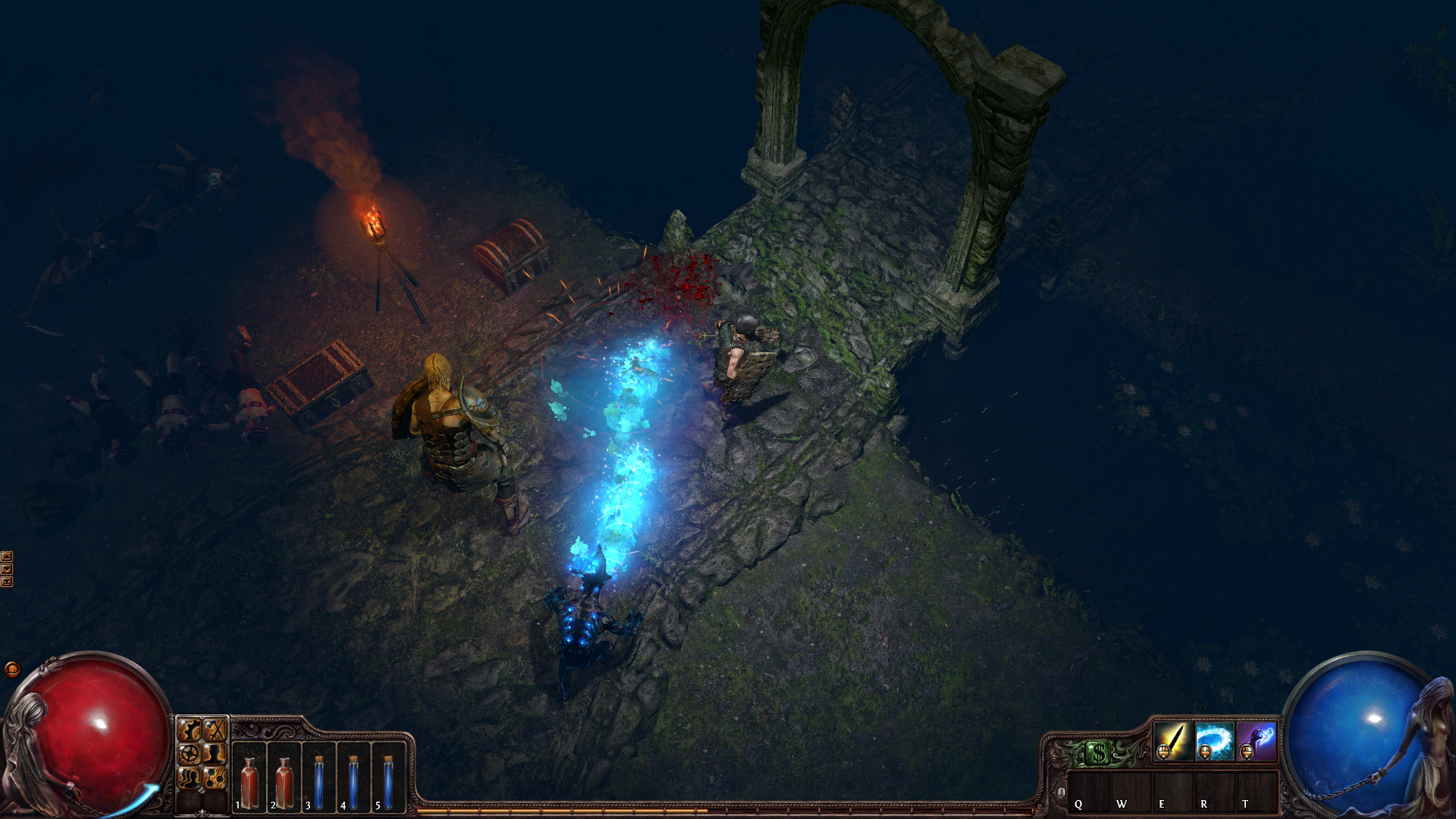Open the options gear menu button

[189, 730]
